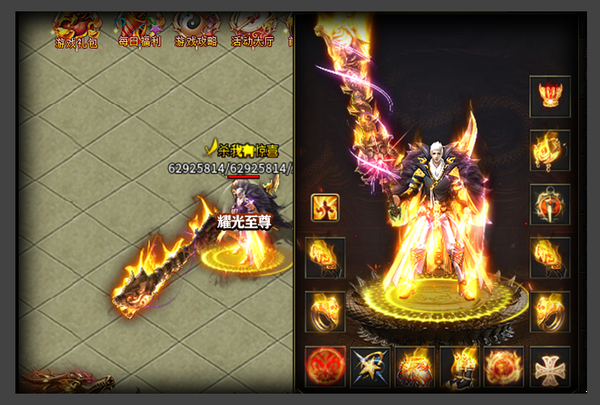Select the flaming necklace equipment slot

click(550, 150)
